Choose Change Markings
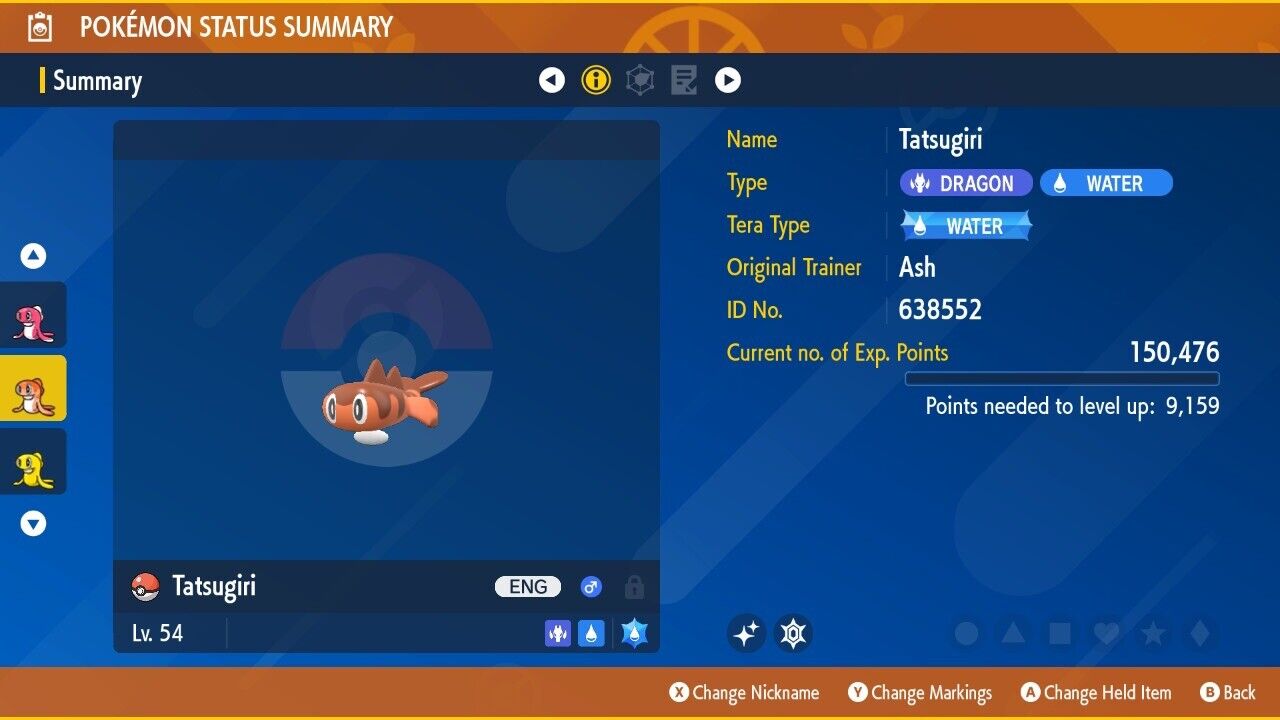This screenshot has width=1280, height=720. [920, 692]
